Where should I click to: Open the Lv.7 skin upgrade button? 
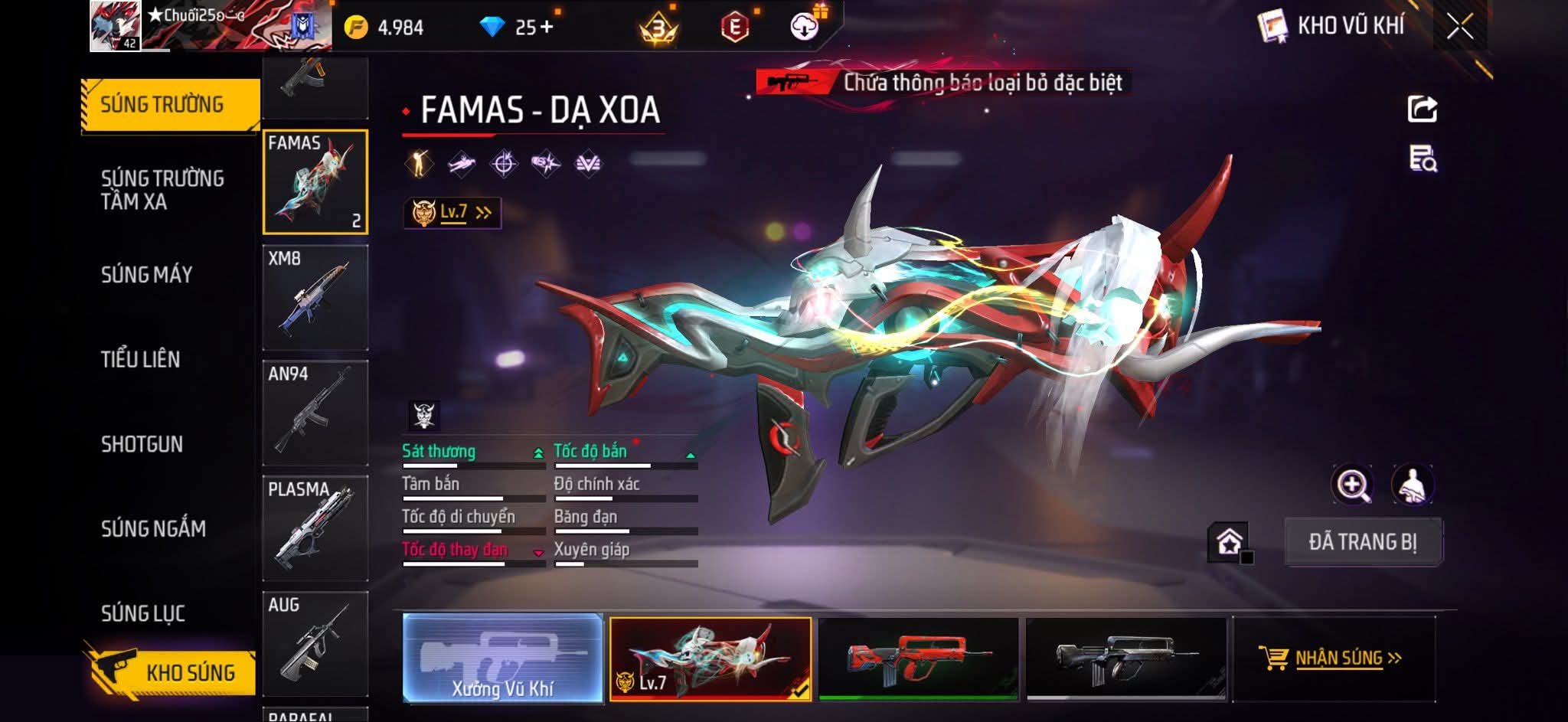452,212
